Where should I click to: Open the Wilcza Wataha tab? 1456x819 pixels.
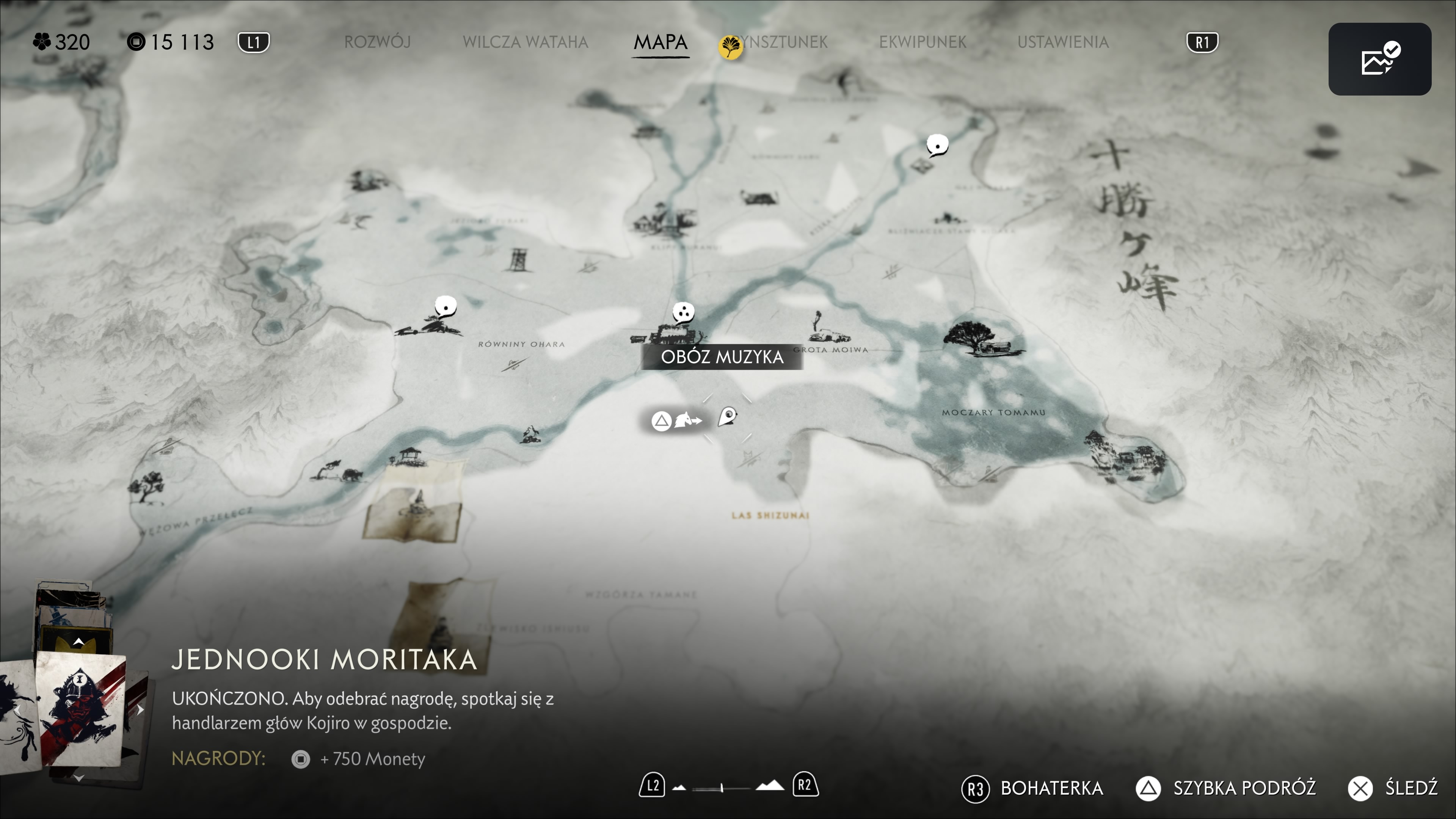(x=525, y=42)
